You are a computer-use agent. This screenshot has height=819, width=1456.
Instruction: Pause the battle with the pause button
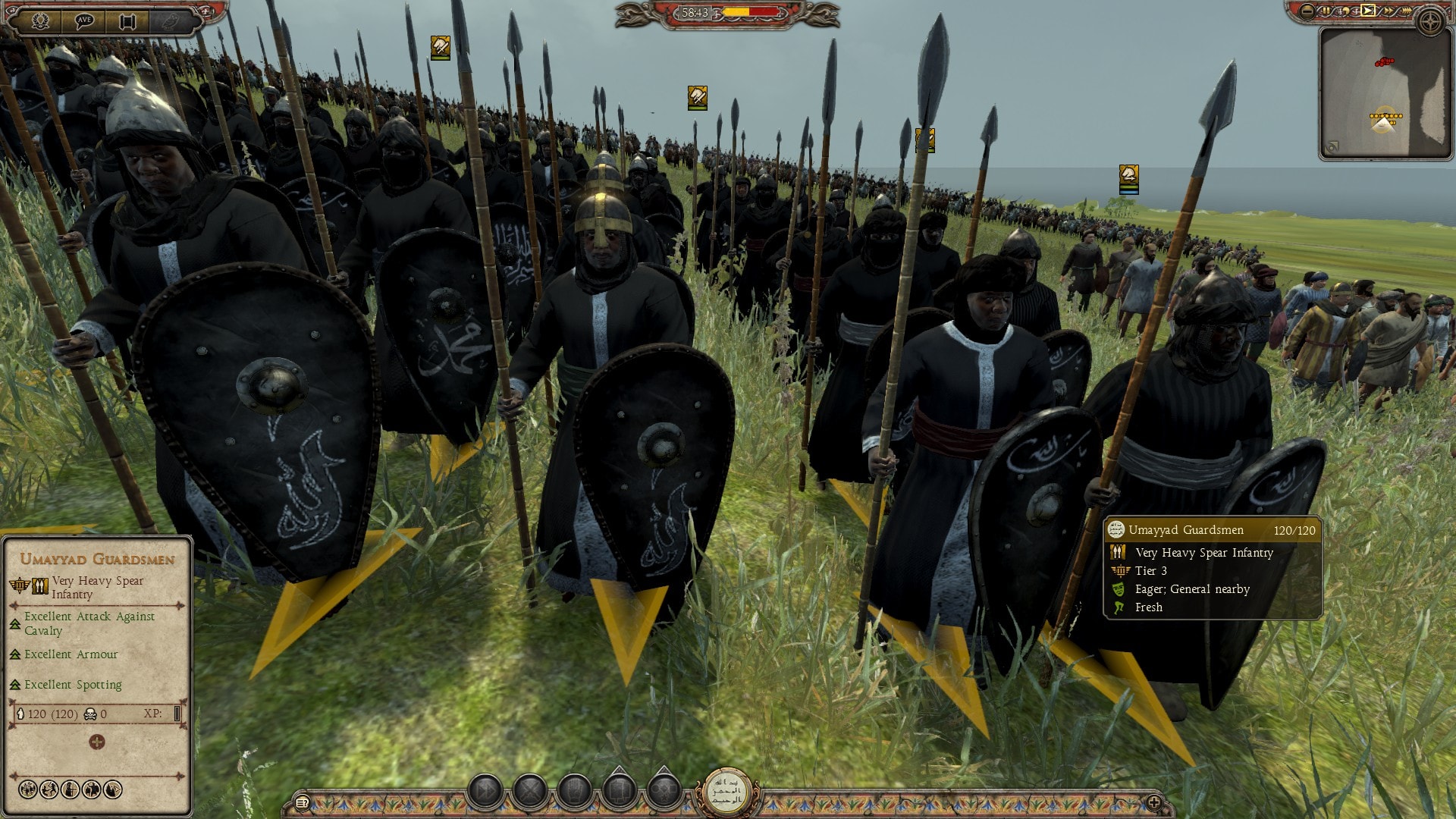(1326, 11)
